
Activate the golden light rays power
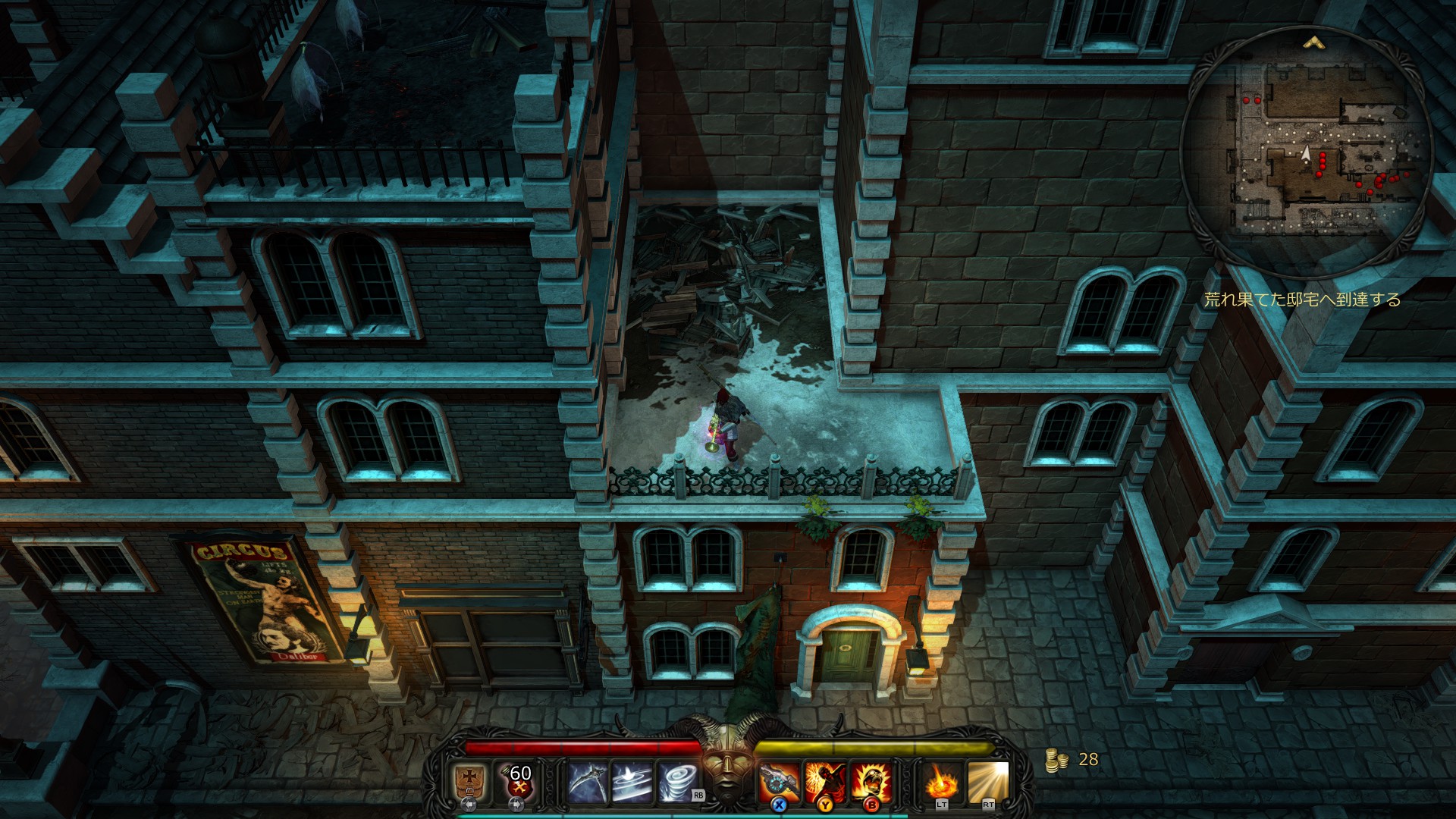(x=988, y=783)
